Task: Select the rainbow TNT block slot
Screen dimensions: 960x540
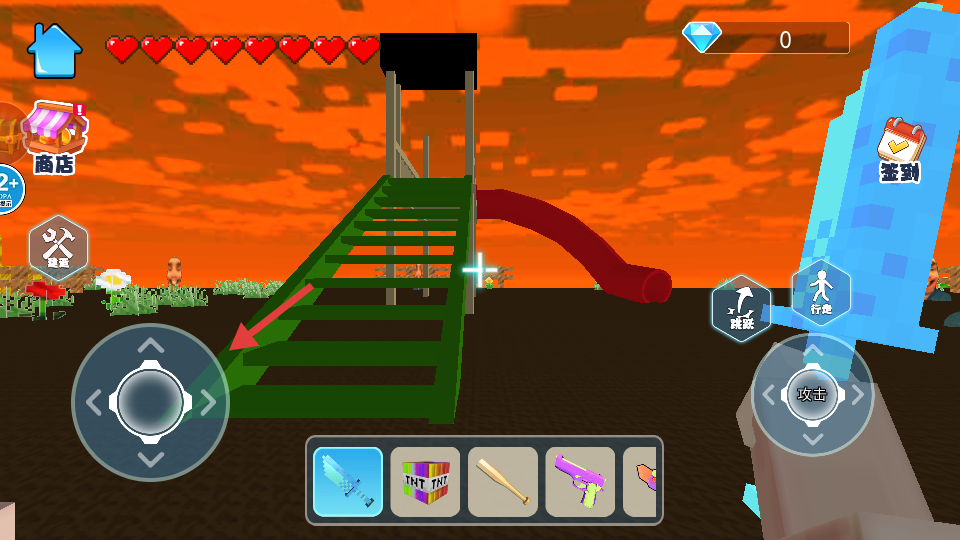Action: (x=425, y=481)
